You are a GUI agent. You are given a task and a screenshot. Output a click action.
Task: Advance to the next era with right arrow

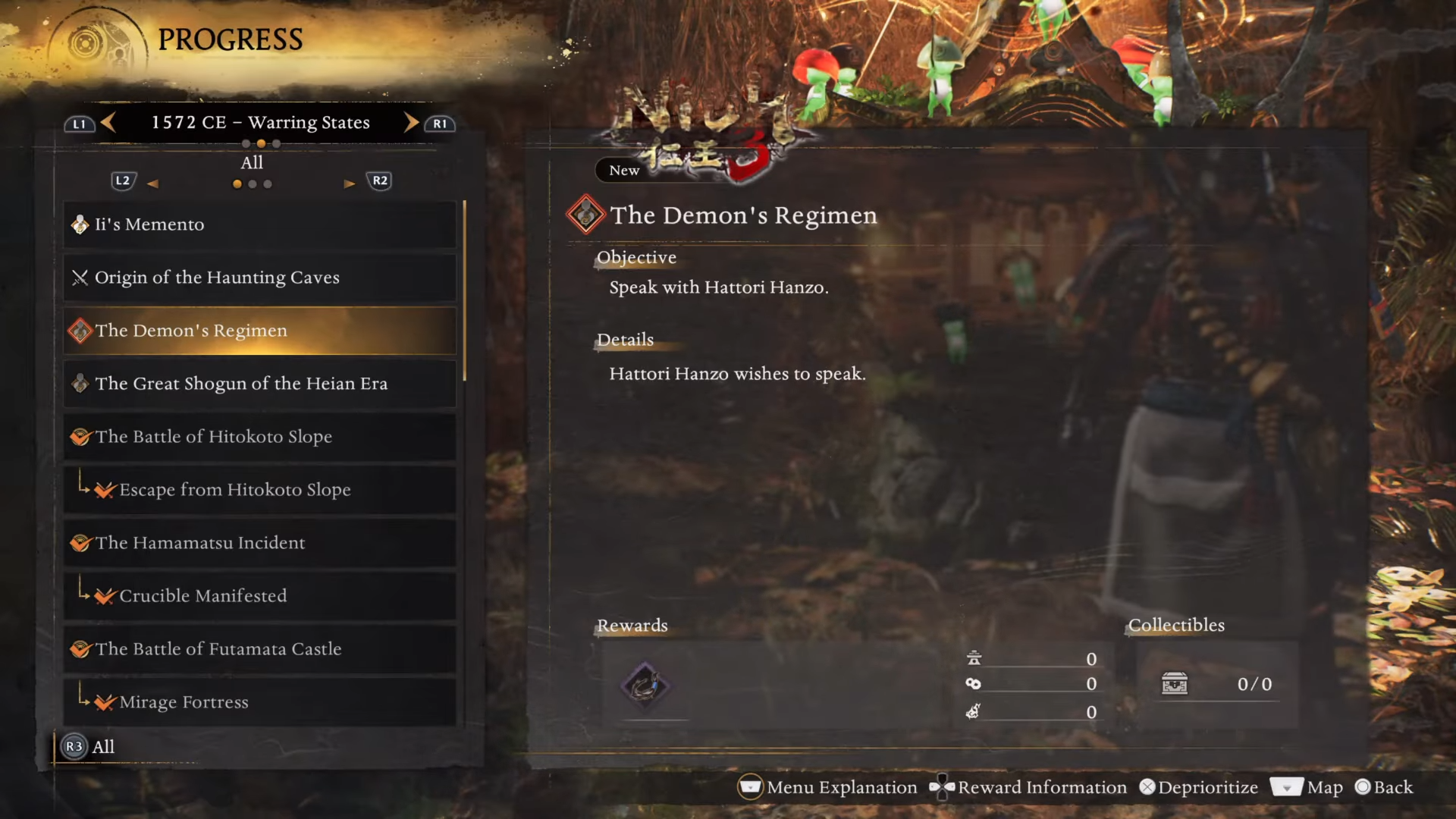[411, 122]
